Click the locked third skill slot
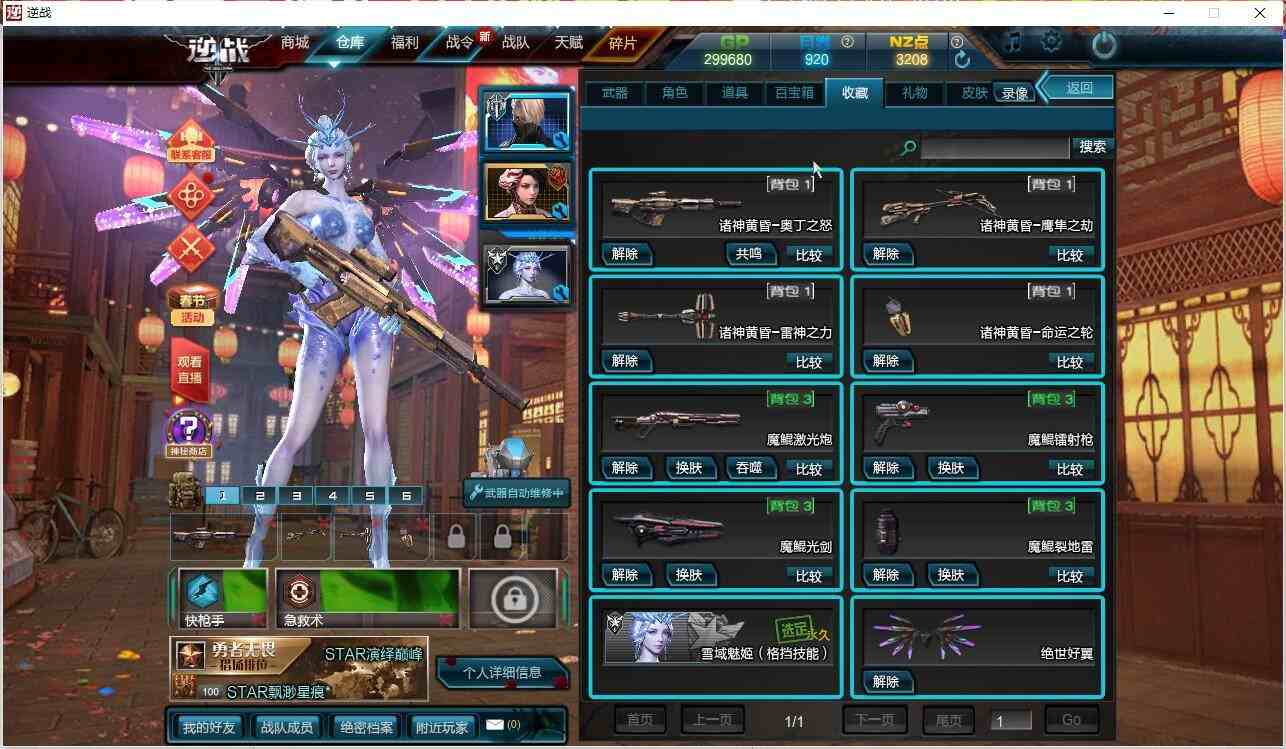The height and width of the screenshot is (749, 1286). (x=515, y=597)
